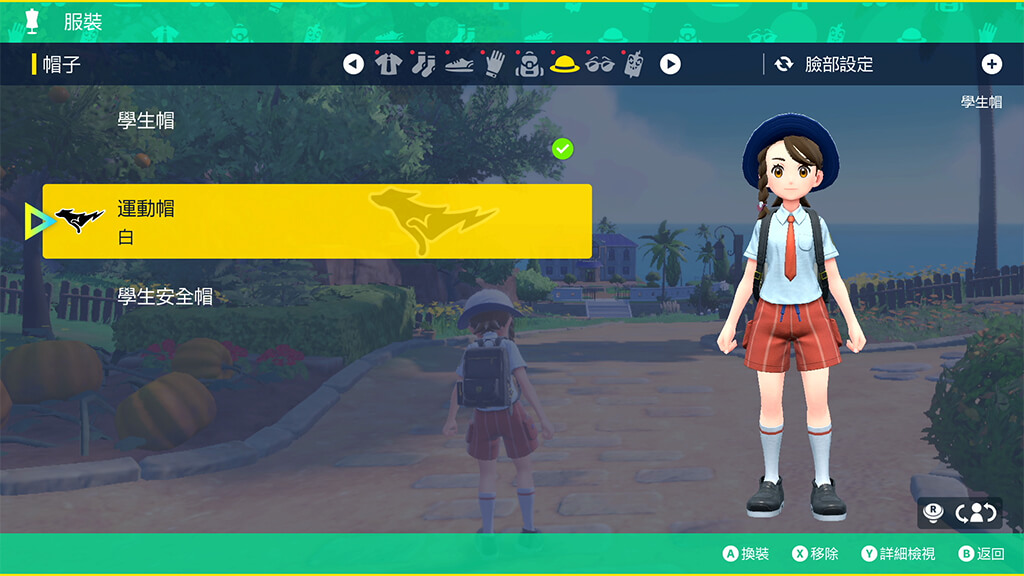Switch to the glasses category
This screenshot has height=576, width=1024.
click(599, 65)
